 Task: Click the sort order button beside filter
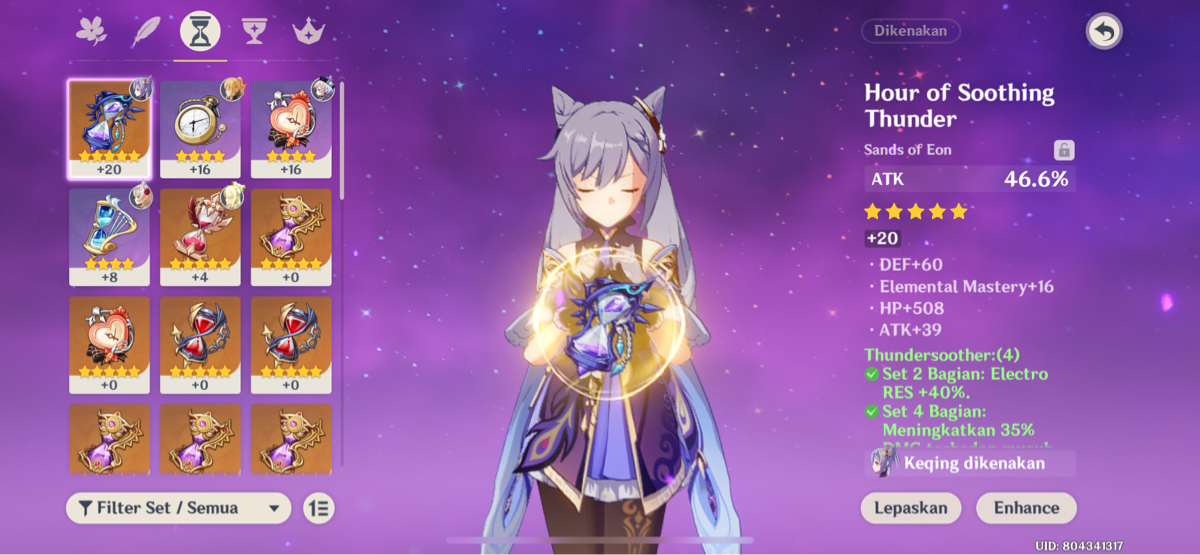(x=319, y=508)
